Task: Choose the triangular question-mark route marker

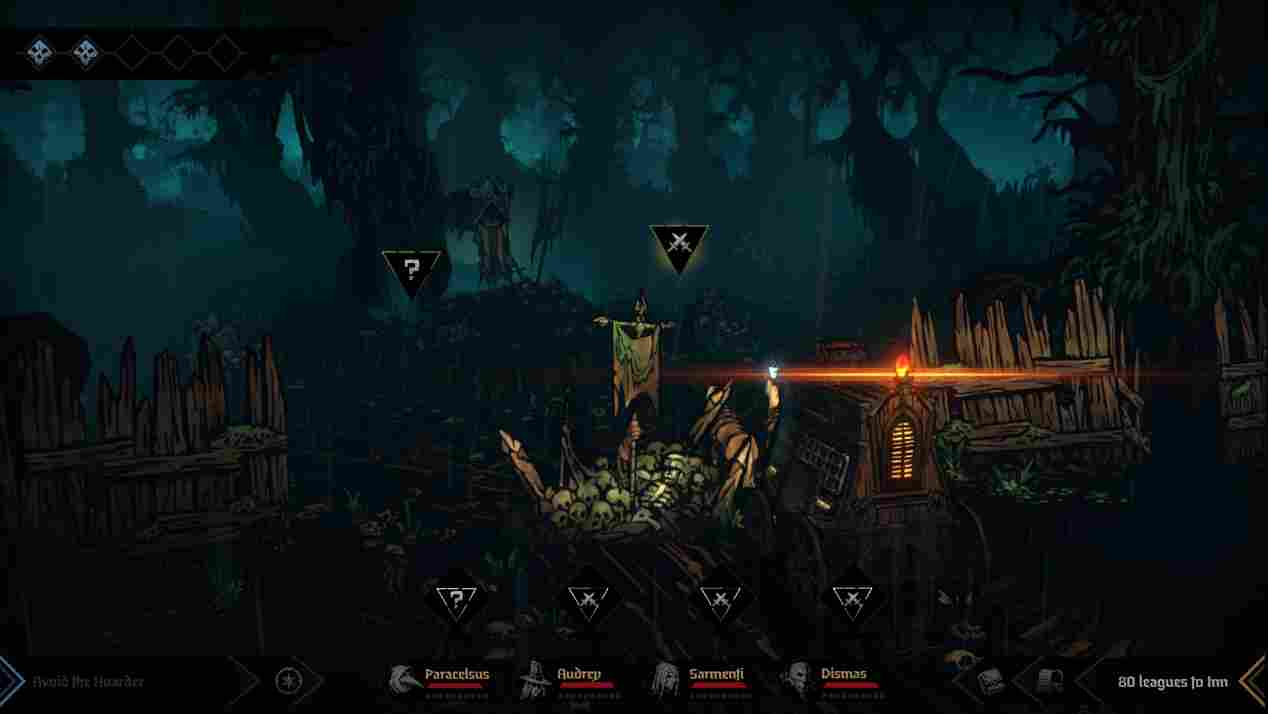Action: click(x=410, y=270)
